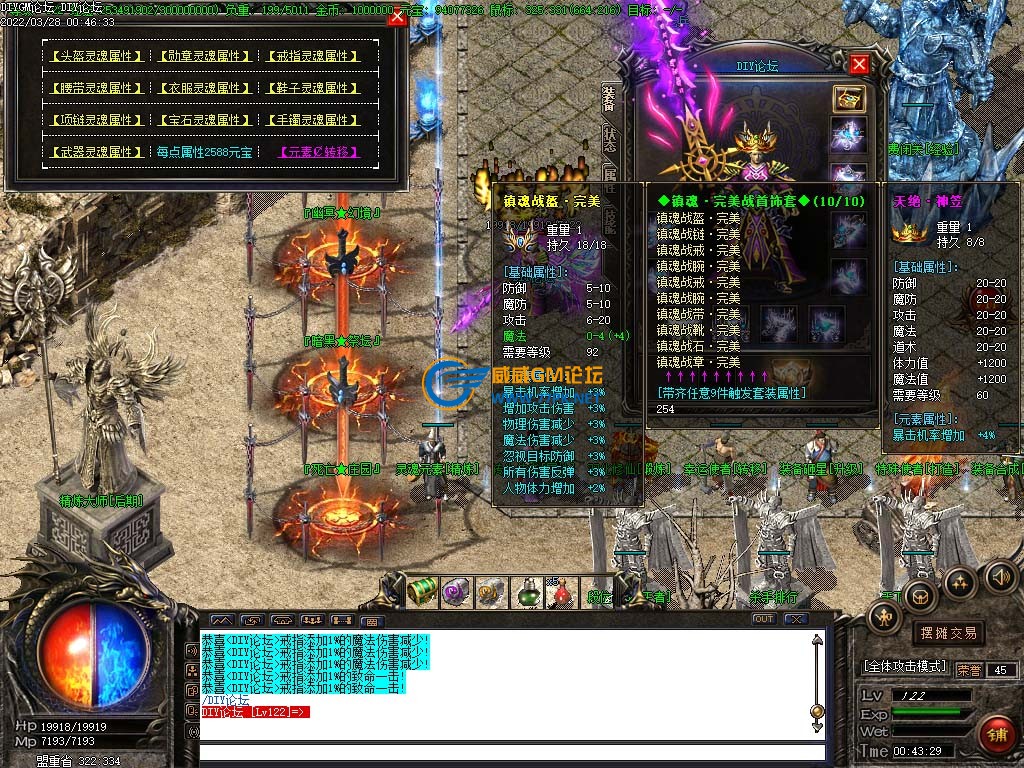Open the 武器灵魂属性 weapon soul option
Viewport: 1024px width, 768px height.
click(97, 152)
